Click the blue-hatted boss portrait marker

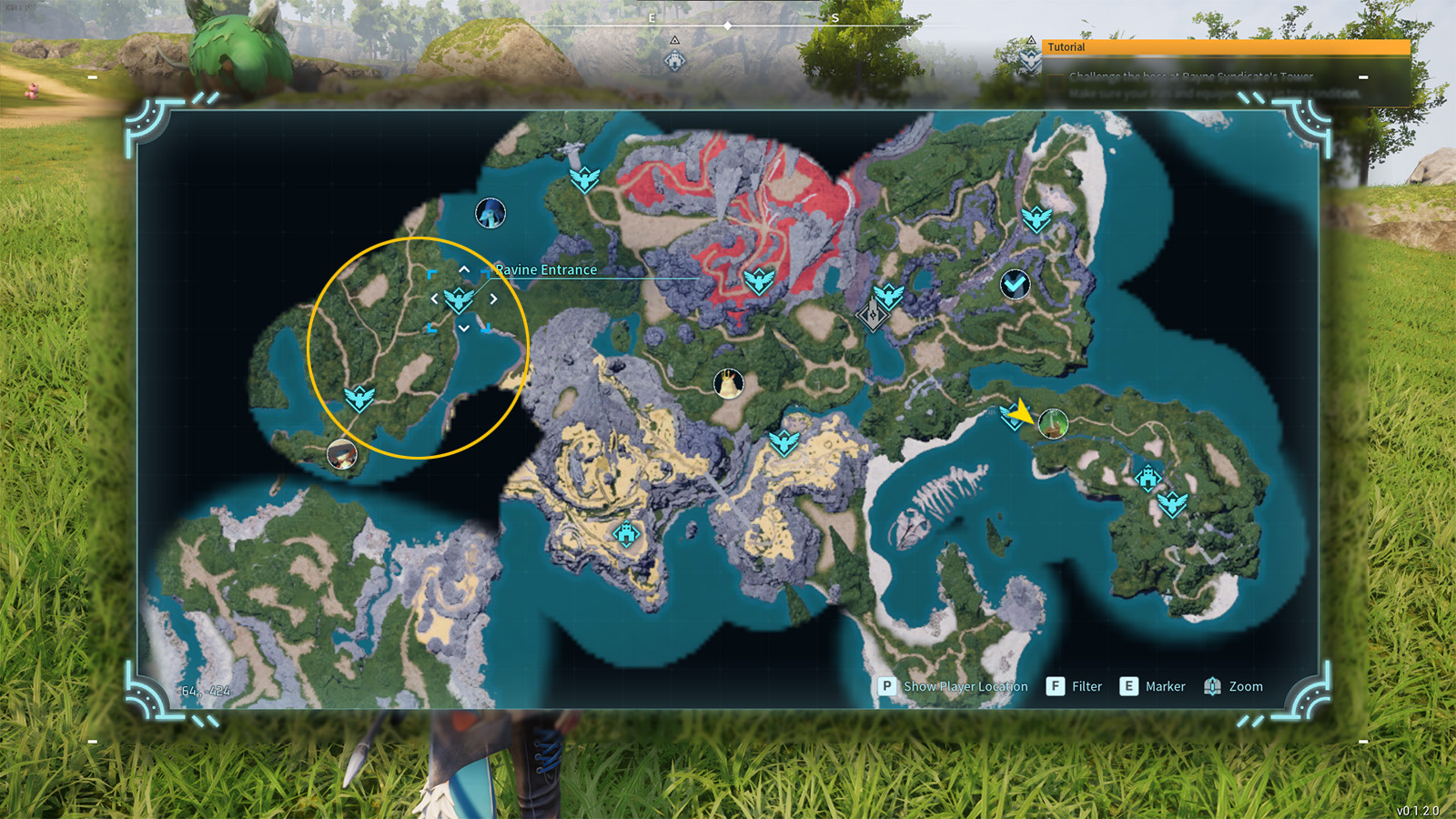click(490, 213)
